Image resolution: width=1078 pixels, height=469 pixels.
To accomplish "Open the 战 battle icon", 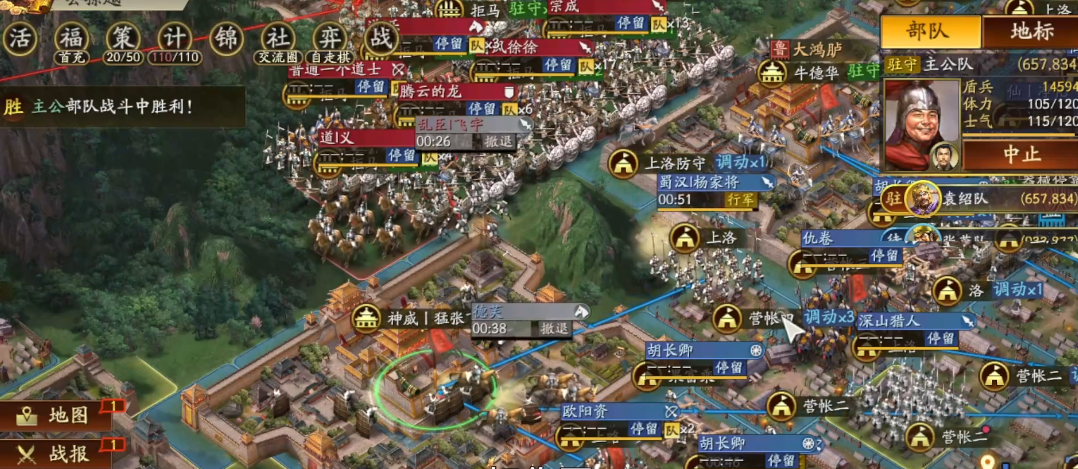I will click(381, 38).
